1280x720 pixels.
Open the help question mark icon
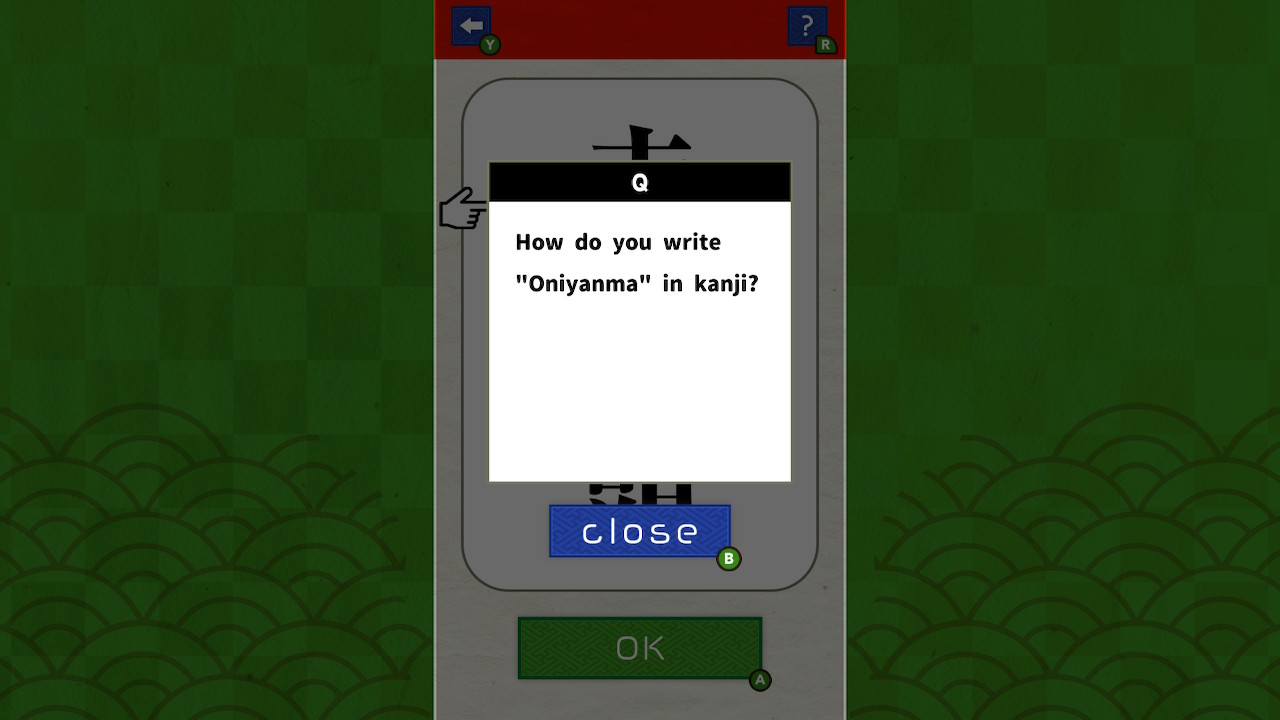(806, 25)
